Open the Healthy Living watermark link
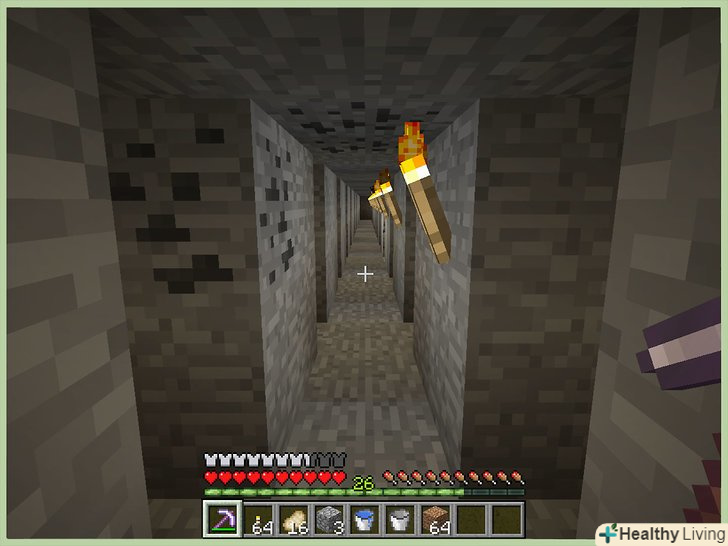 pyautogui.click(x=658, y=533)
